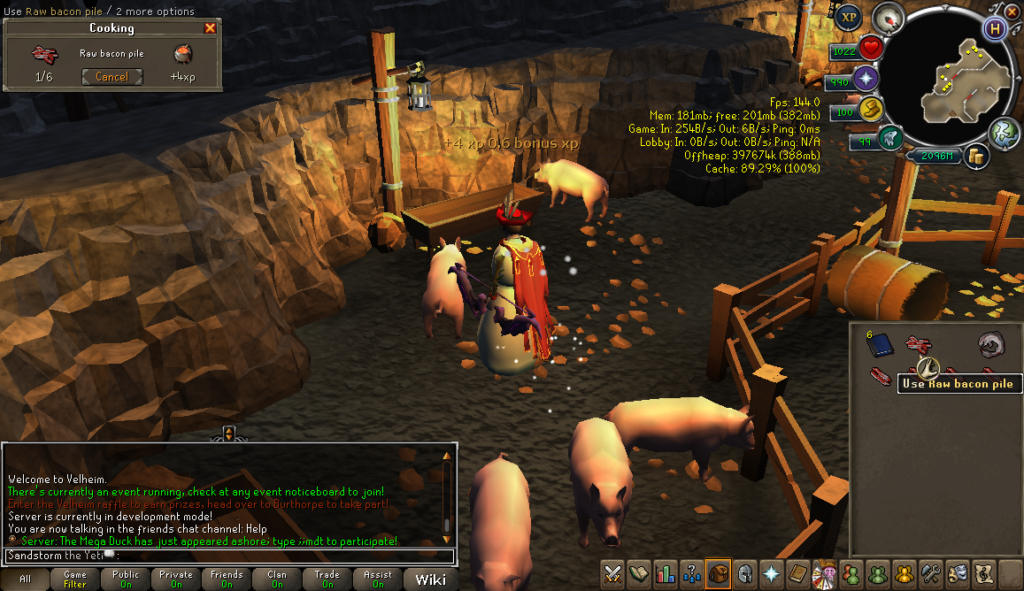The width and height of the screenshot is (1024, 591).
Task: Activate the purple prayer star orb
Action: (866, 79)
